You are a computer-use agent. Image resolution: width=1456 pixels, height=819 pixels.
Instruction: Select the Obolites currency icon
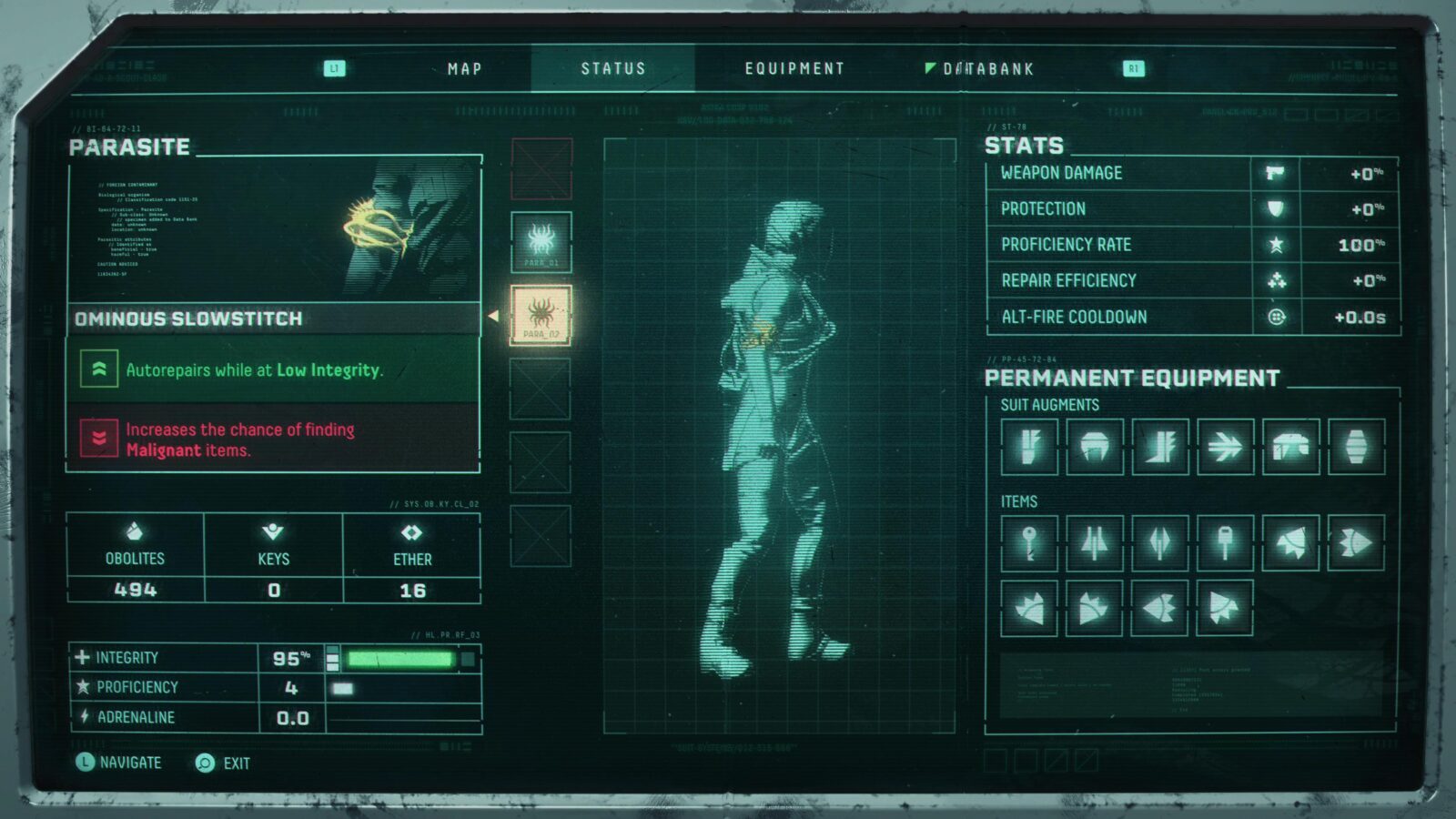click(136, 531)
